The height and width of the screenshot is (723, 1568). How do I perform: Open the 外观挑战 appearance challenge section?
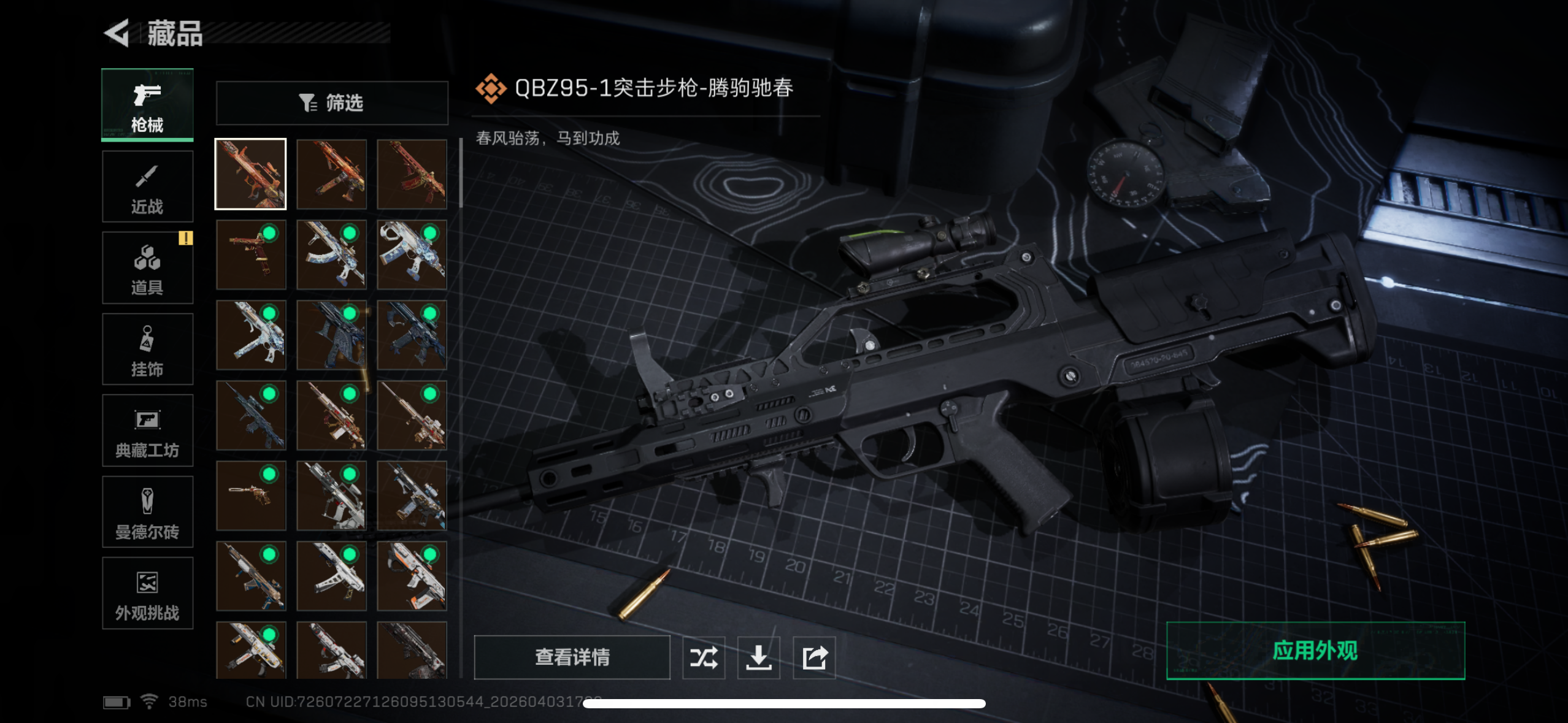click(x=147, y=593)
